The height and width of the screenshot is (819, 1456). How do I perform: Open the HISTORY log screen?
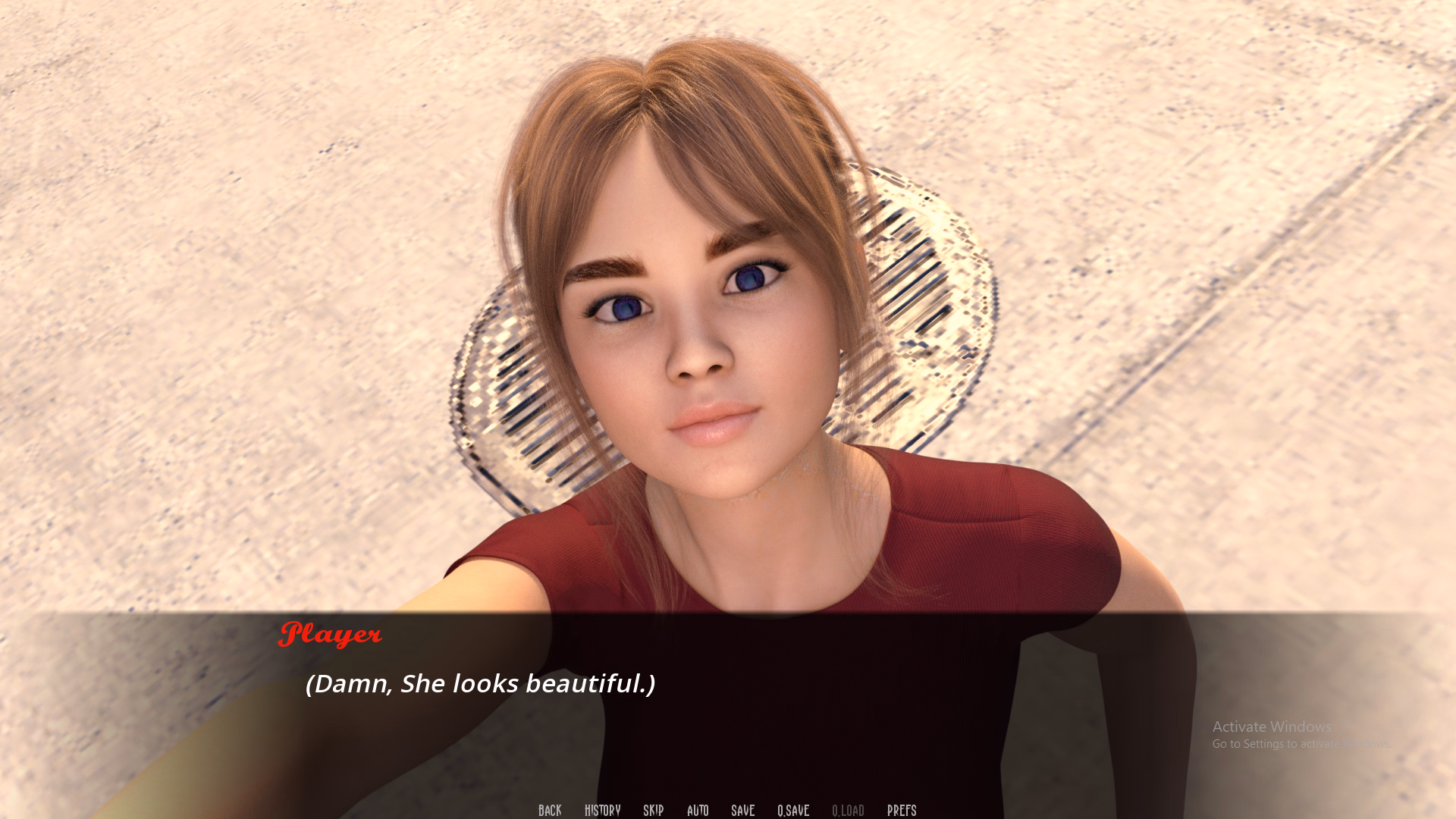pyautogui.click(x=601, y=810)
